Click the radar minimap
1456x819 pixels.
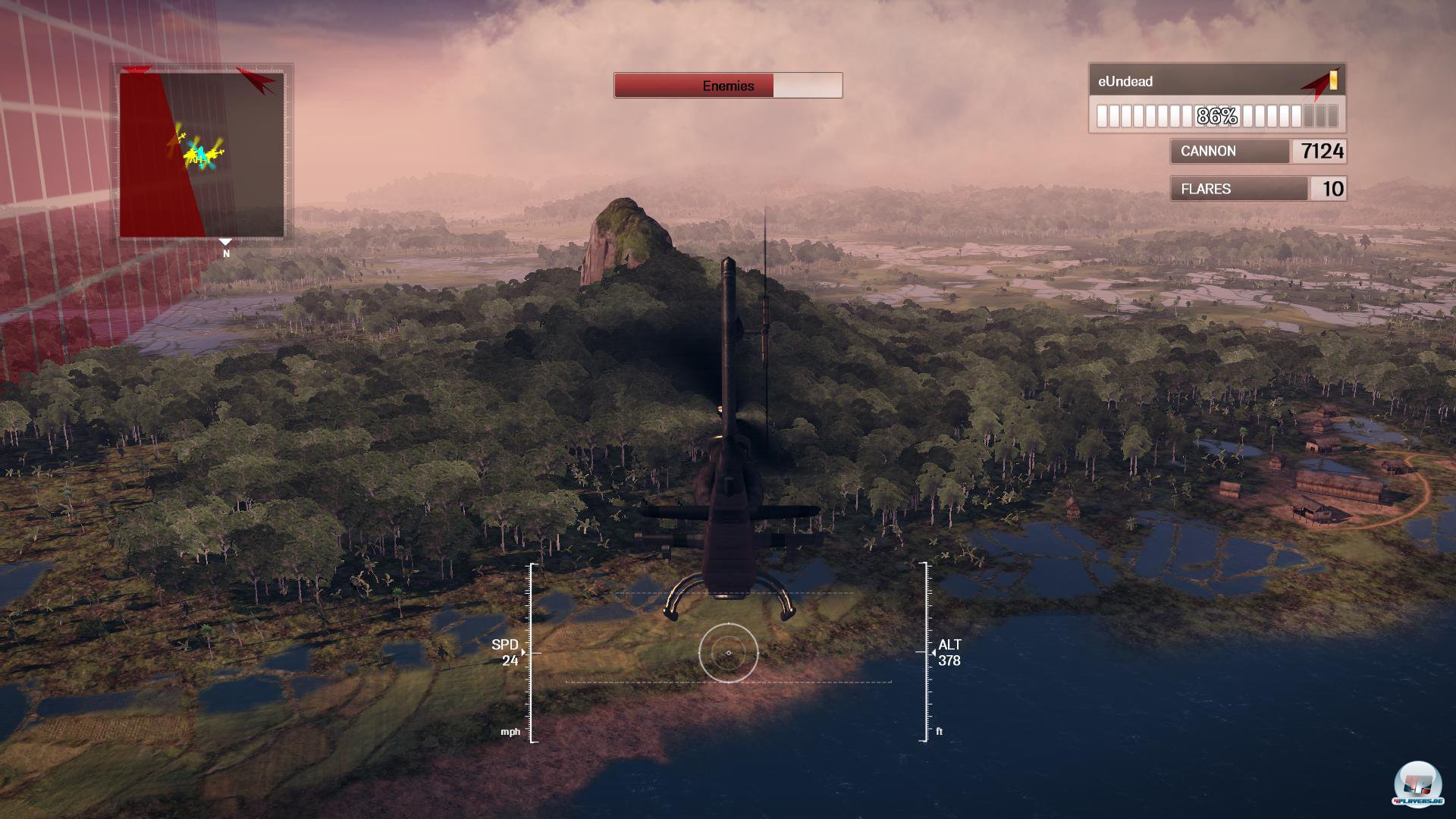202,155
